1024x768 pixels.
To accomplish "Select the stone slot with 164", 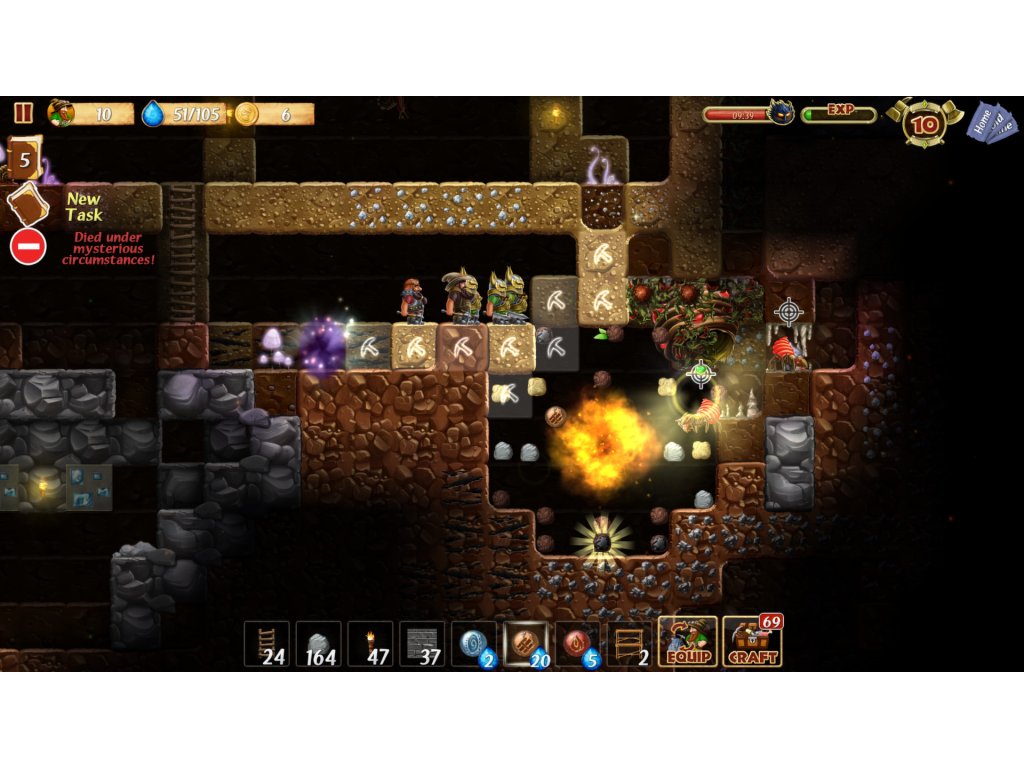I will tap(318, 644).
